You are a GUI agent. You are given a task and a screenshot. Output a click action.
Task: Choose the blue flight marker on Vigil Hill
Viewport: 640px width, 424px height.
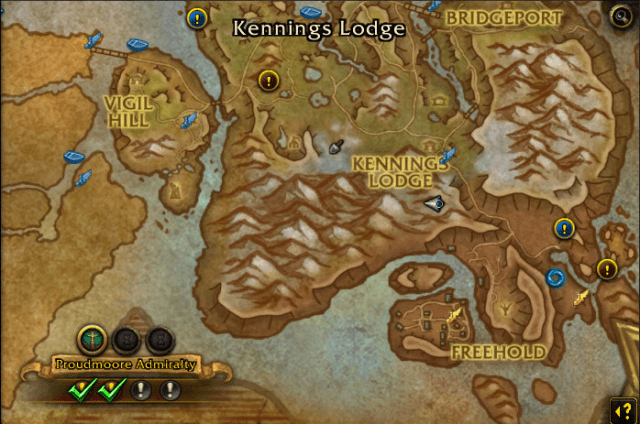point(187,121)
